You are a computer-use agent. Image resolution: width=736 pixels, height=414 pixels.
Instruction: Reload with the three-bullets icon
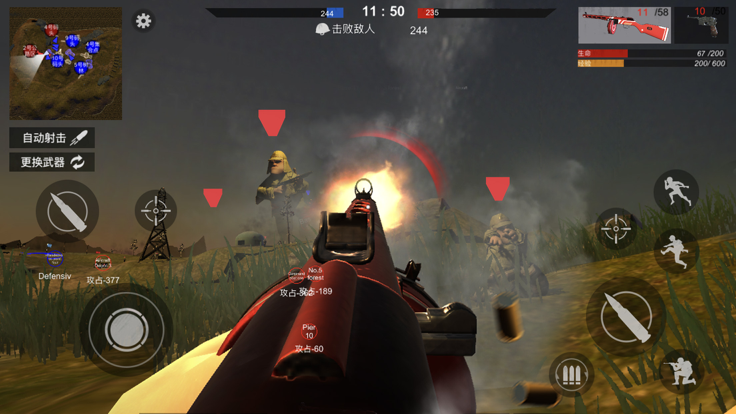[x=571, y=376]
